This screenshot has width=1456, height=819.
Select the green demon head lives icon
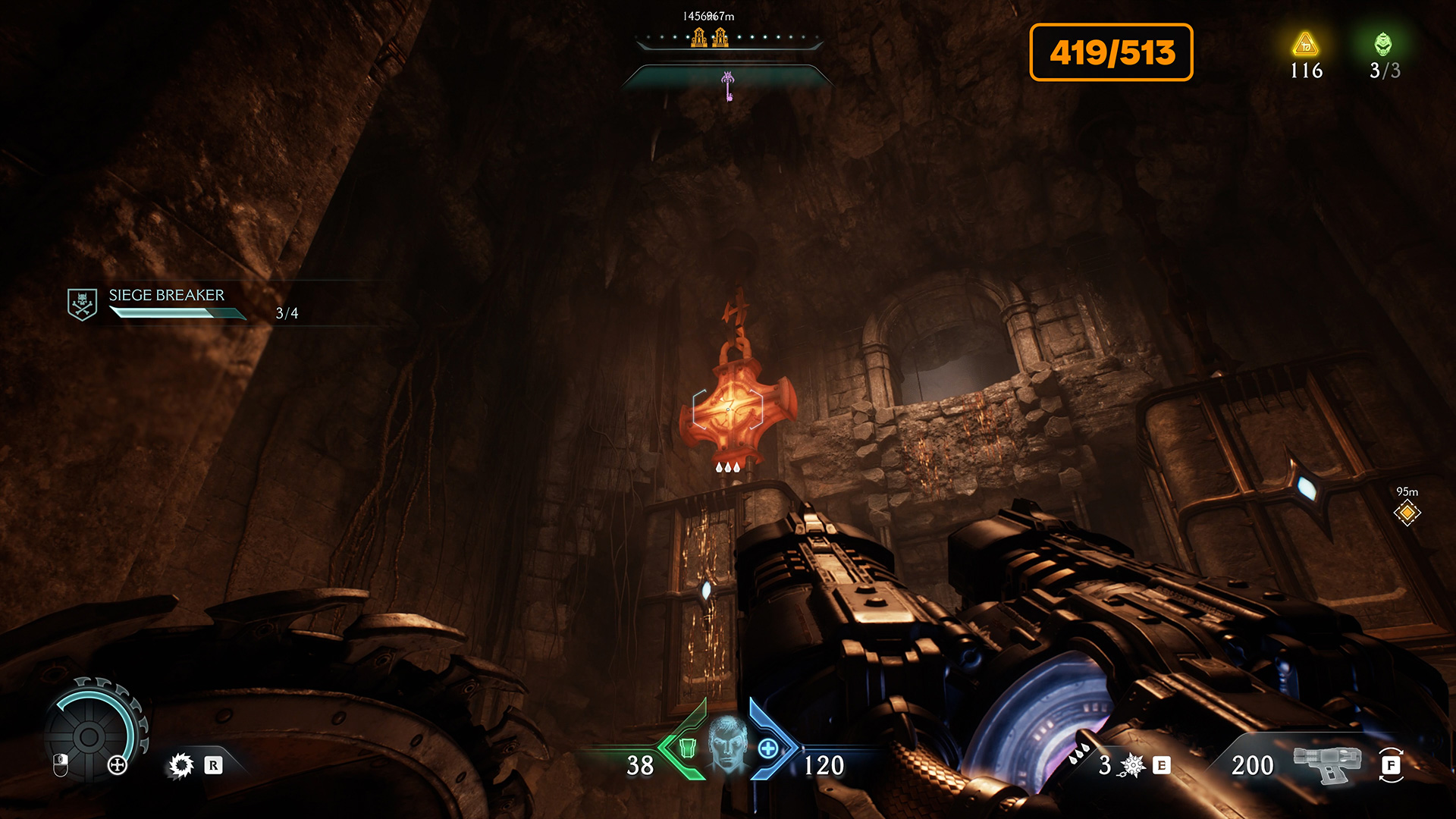[x=1383, y=44]
